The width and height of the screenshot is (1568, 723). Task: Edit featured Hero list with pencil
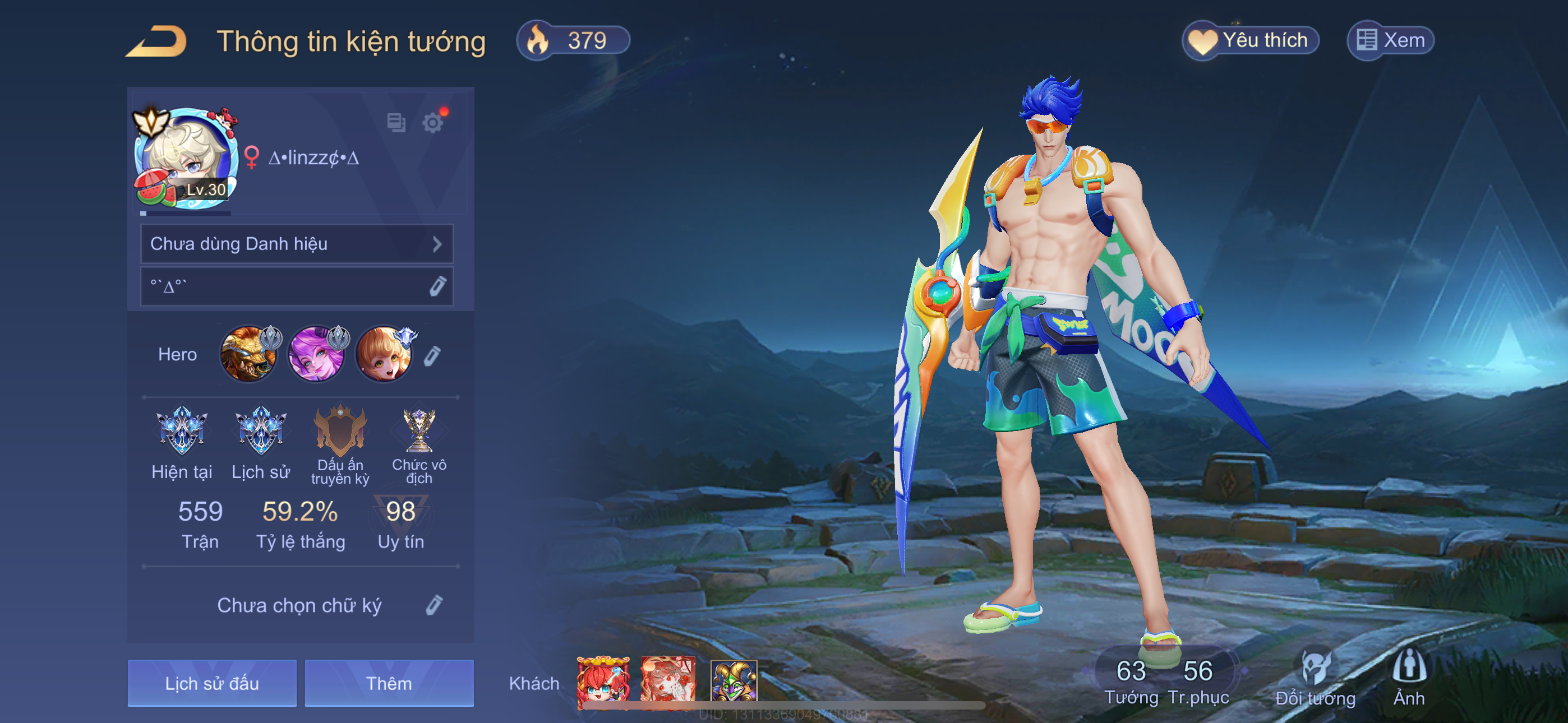pyautogui.click(x=432, y=355)
